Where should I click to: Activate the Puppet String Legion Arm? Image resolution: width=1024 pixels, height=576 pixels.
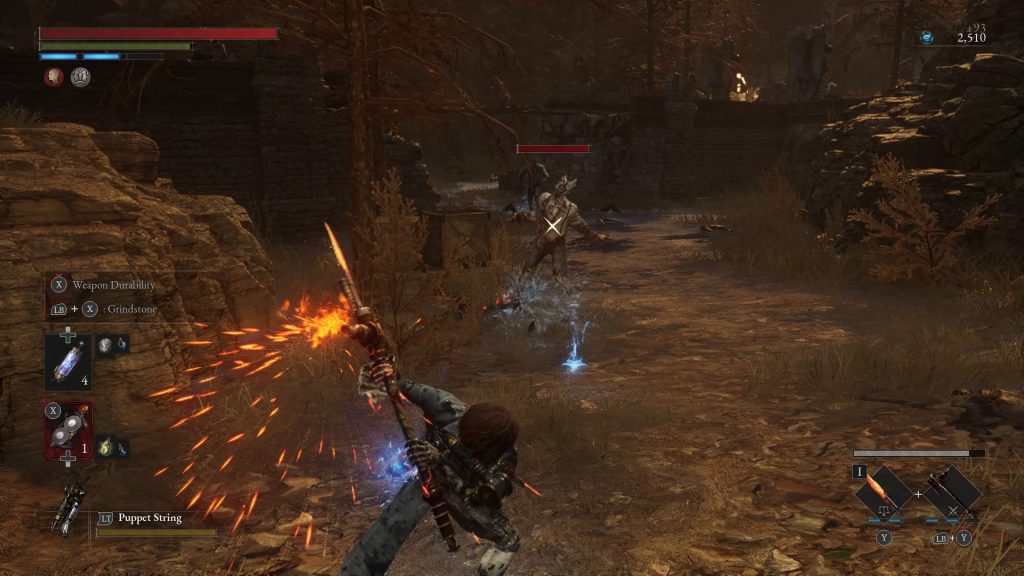72,507
